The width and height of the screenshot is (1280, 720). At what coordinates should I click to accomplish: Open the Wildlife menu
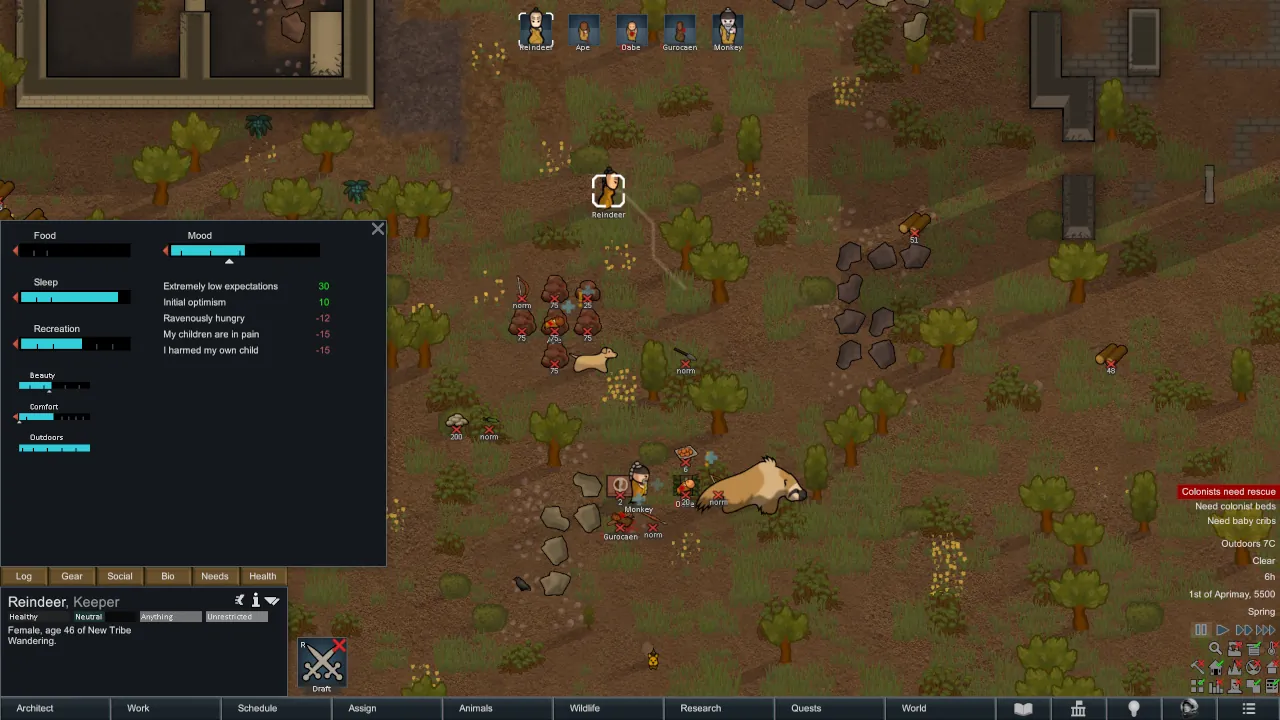point(585,708)
